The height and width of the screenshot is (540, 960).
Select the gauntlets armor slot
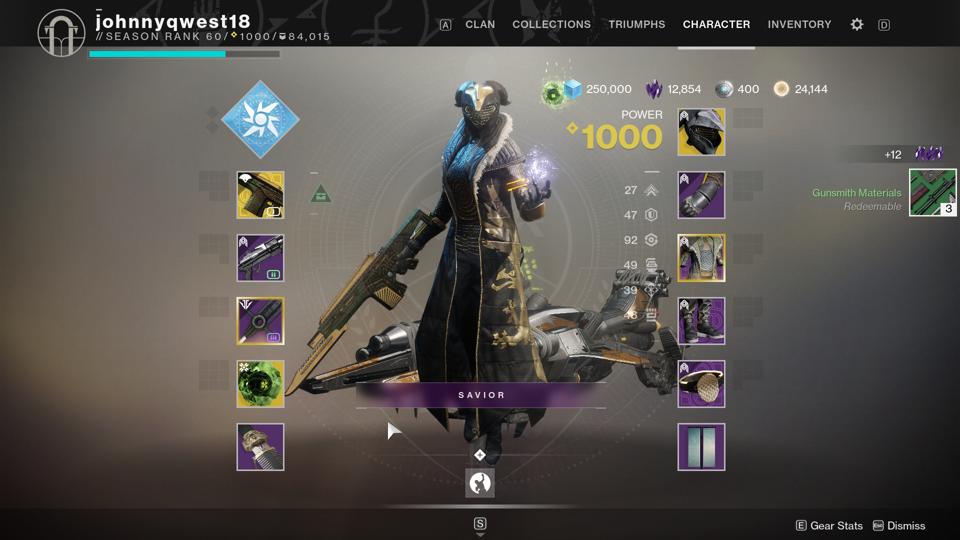tap(701, 195)
